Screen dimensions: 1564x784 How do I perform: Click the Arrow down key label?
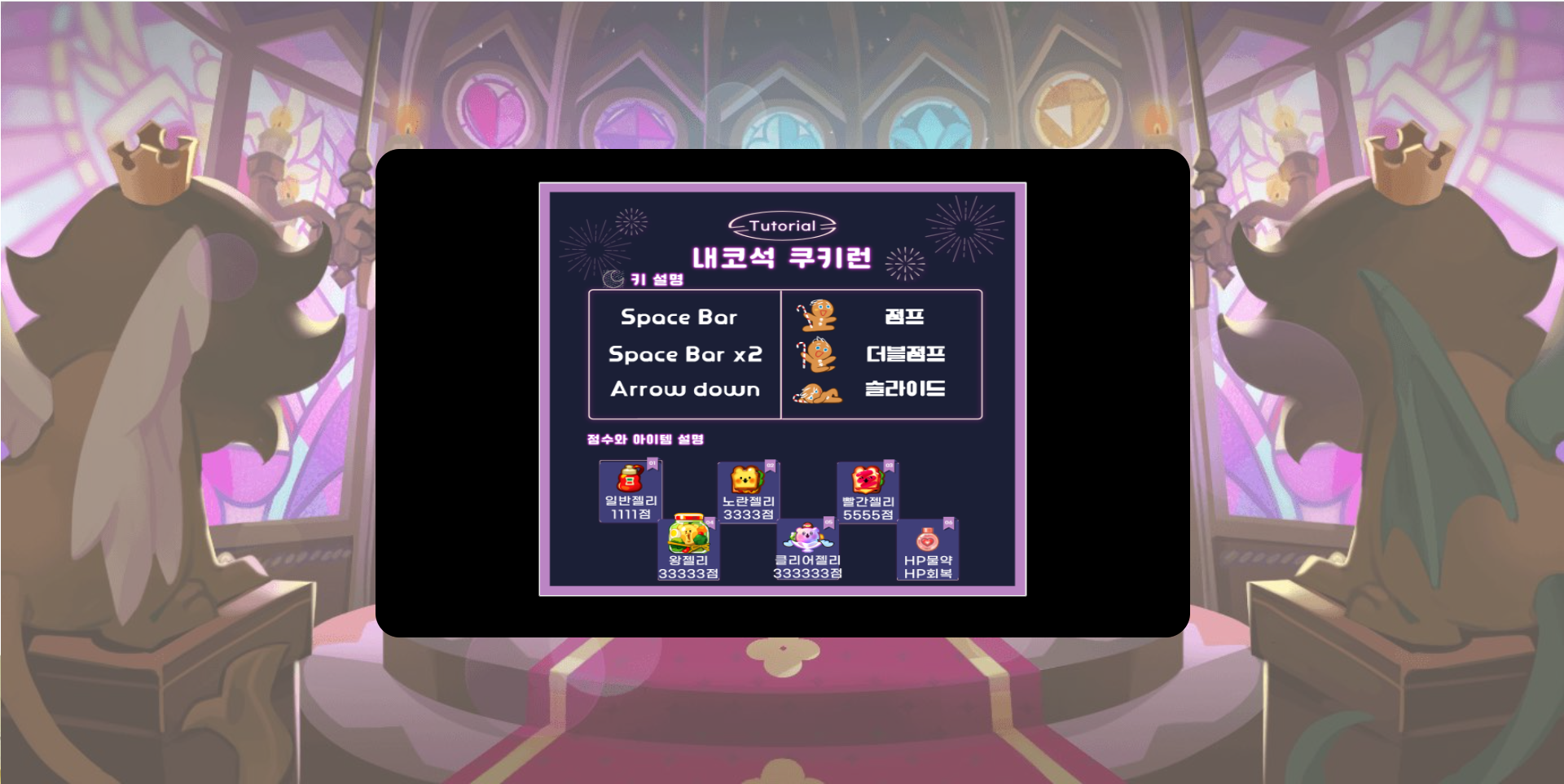tap(683, 389)
